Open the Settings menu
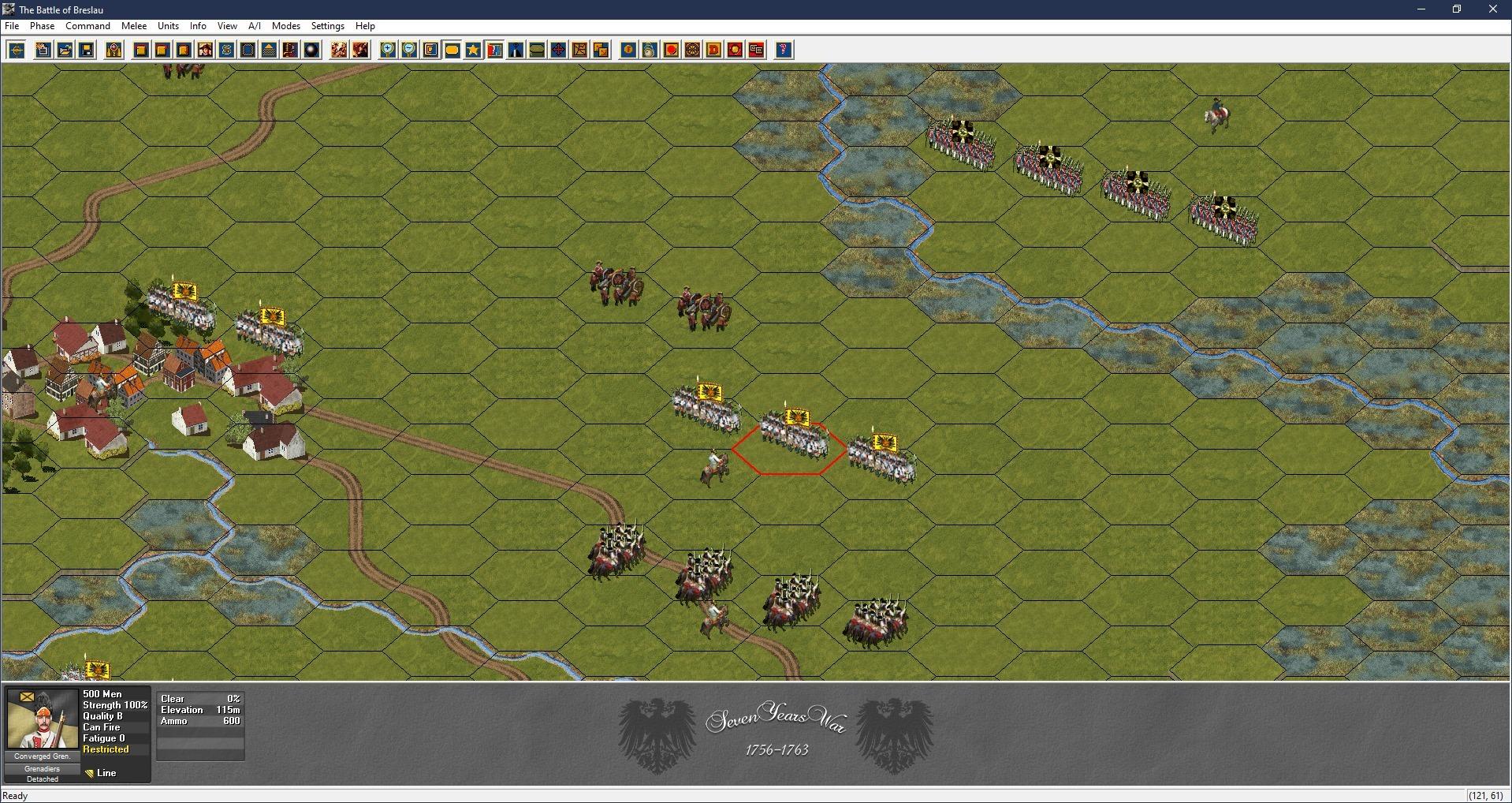 pos(328,26)
